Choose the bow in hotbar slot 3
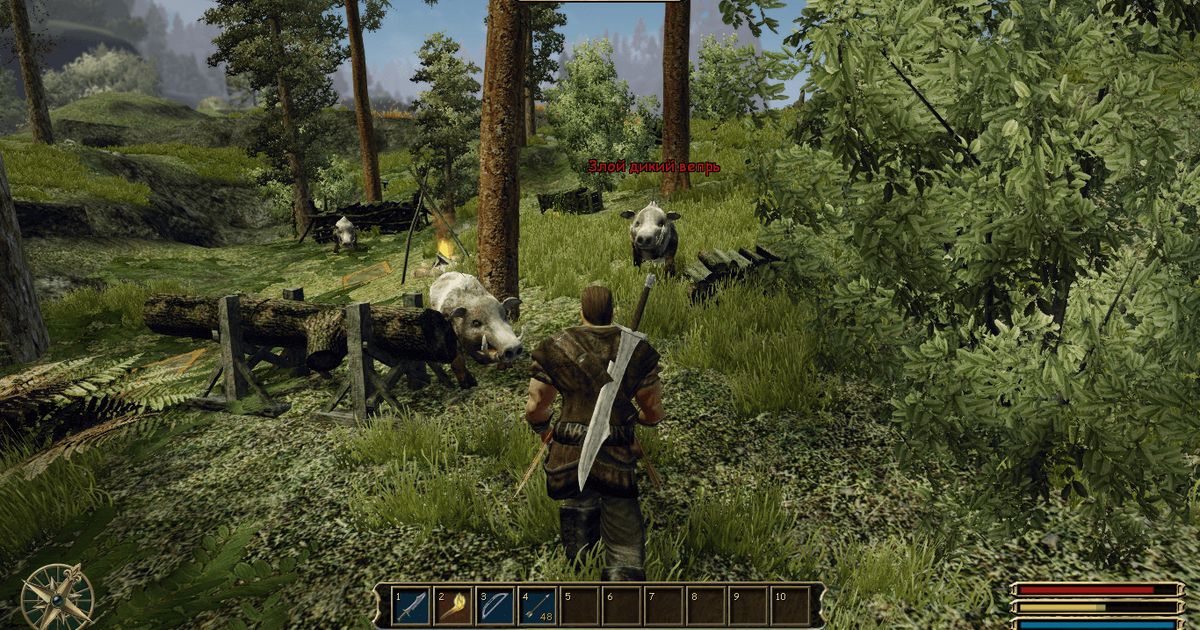 tap(495, 606)
